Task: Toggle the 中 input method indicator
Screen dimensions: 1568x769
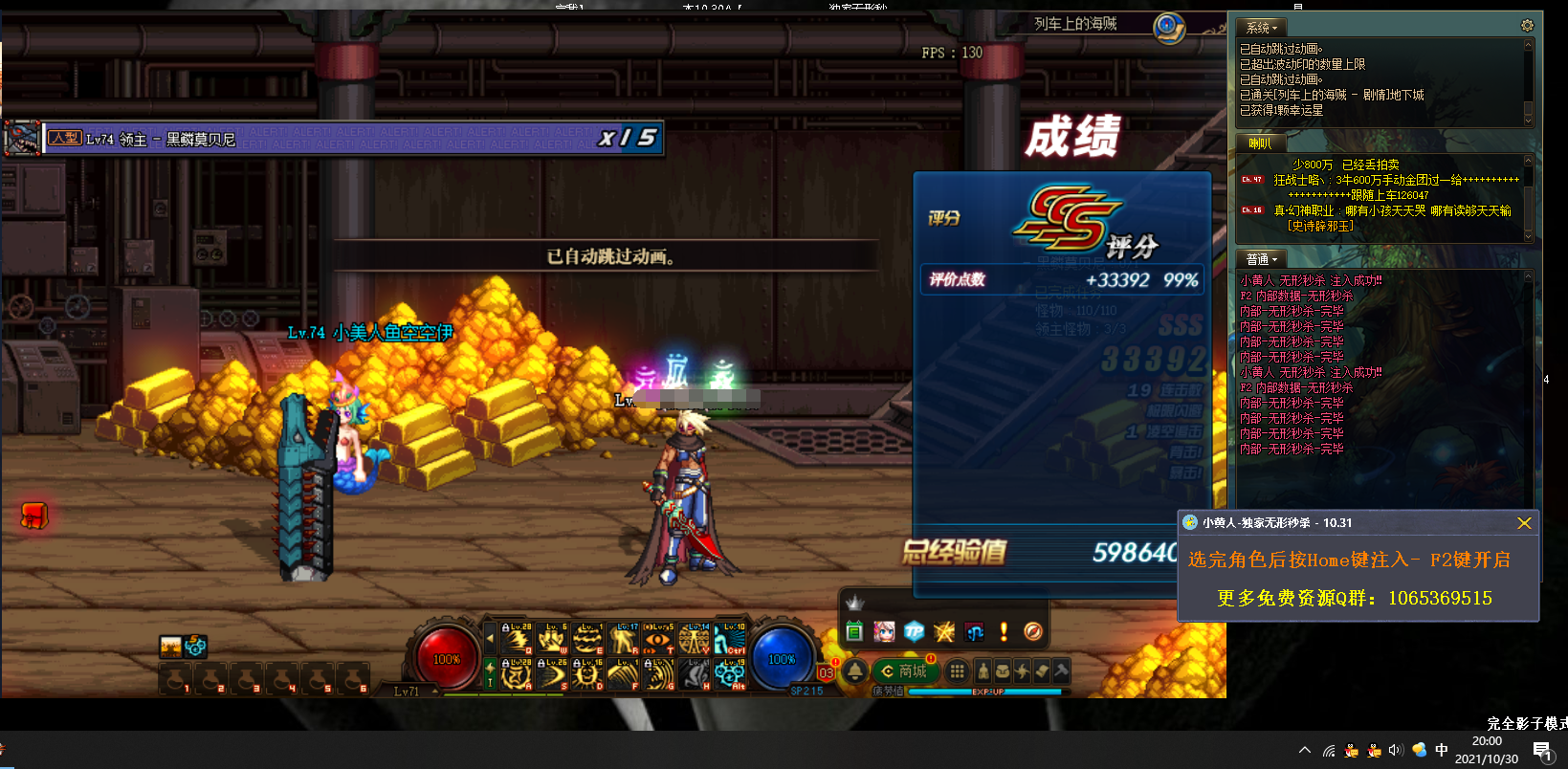Action: click(x=1440, y=750)
